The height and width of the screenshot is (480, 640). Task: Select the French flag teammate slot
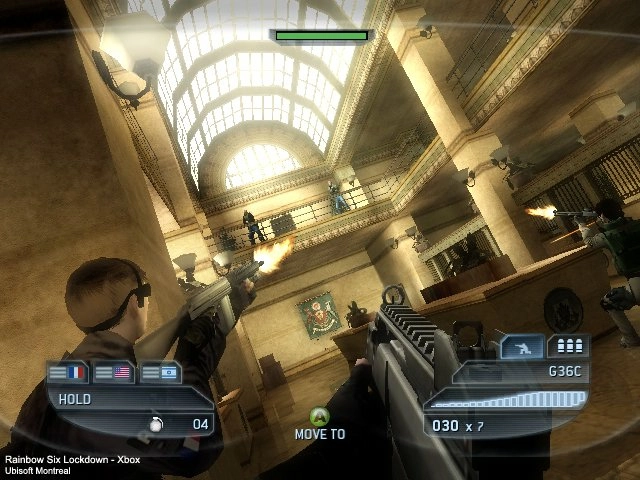tap(68, 372)
